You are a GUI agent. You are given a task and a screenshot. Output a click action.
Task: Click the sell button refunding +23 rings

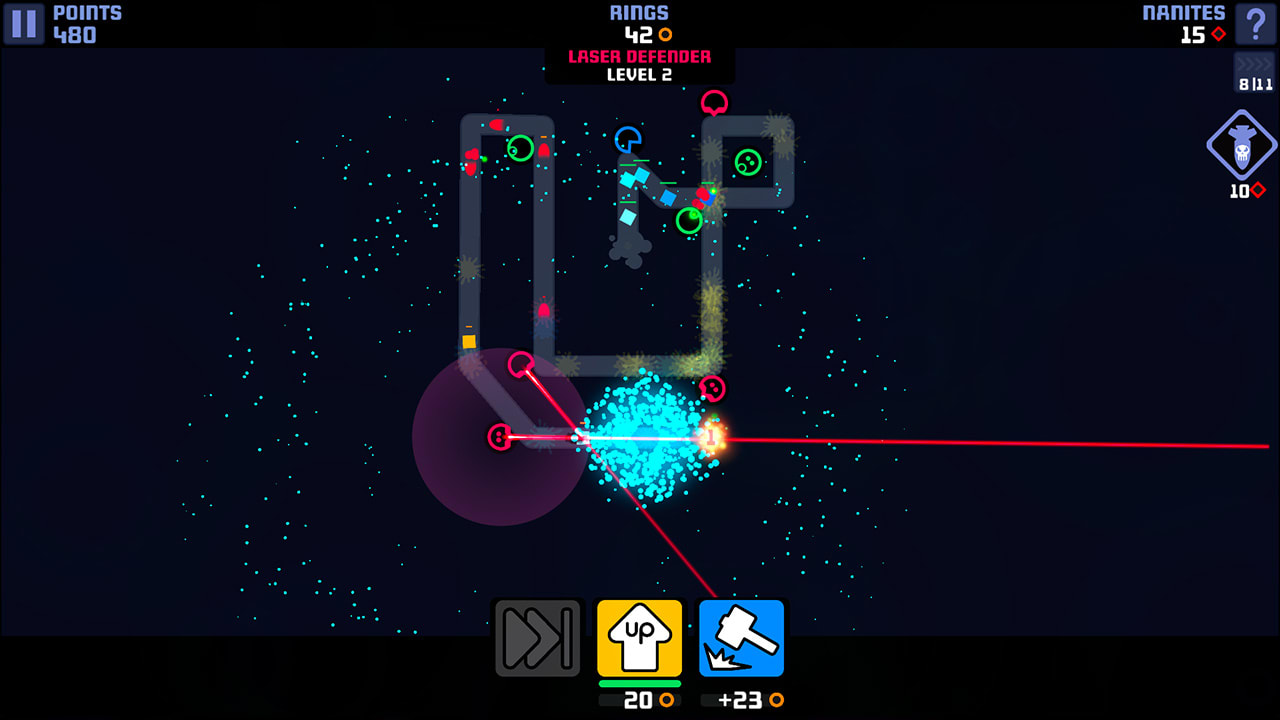tap(741, 702)
